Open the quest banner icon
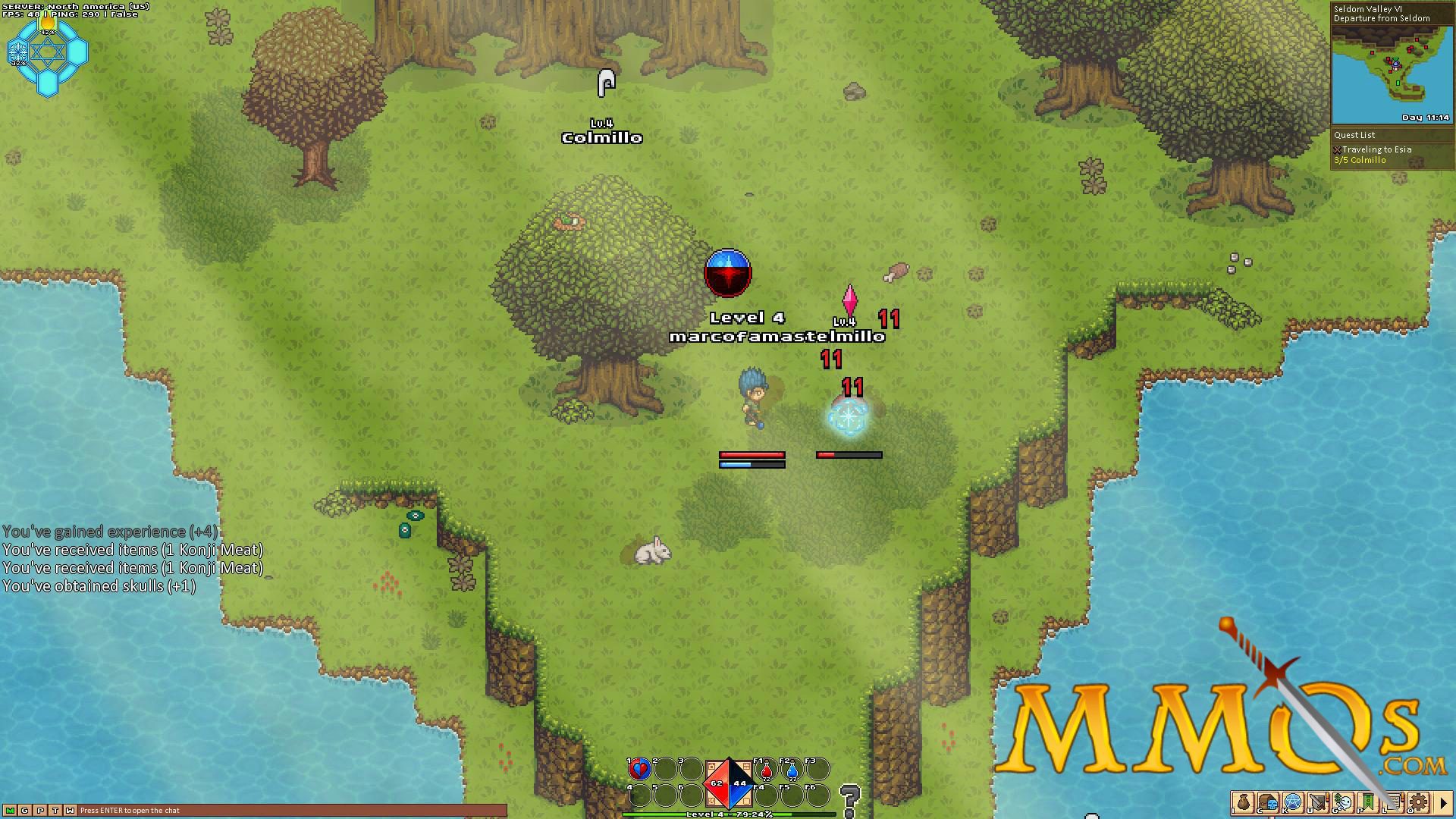Image resolution: width=1456 pixels, height=819 pixels. [x=1367, y=802]
